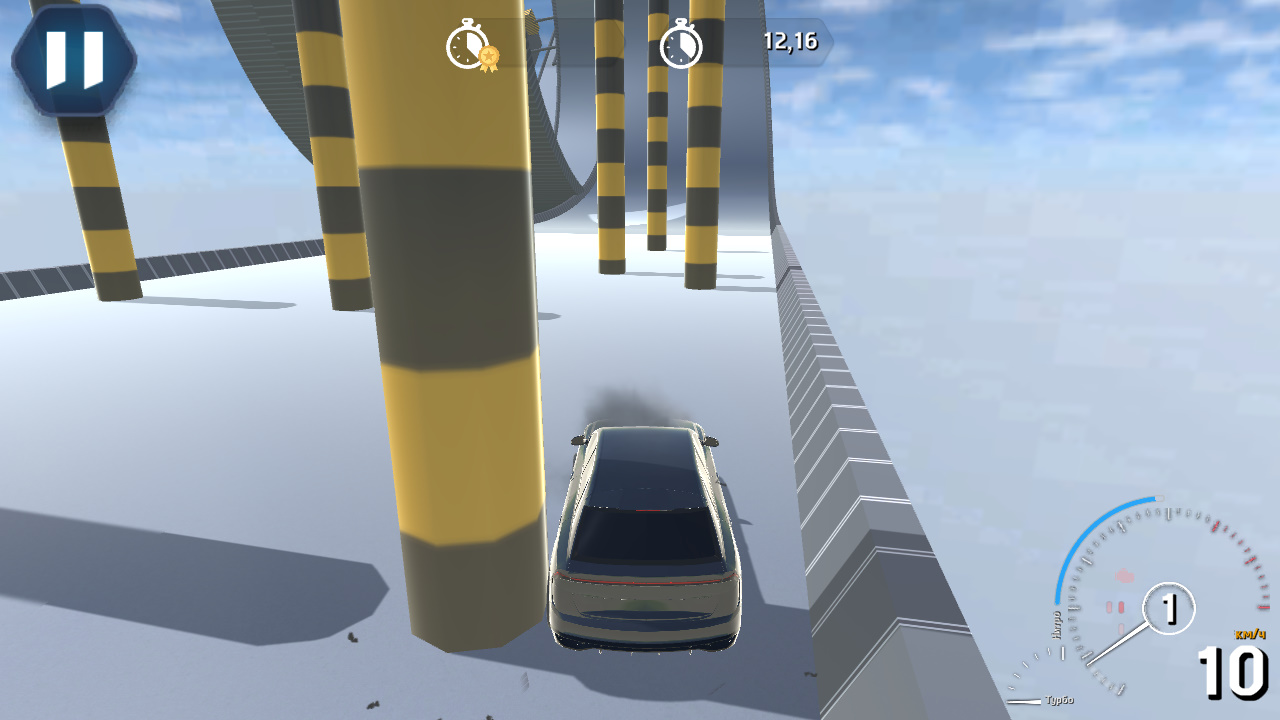Click the gear indicator circle showing 1
This screenshot has width=1280, height=720.
coord(1168,605)
